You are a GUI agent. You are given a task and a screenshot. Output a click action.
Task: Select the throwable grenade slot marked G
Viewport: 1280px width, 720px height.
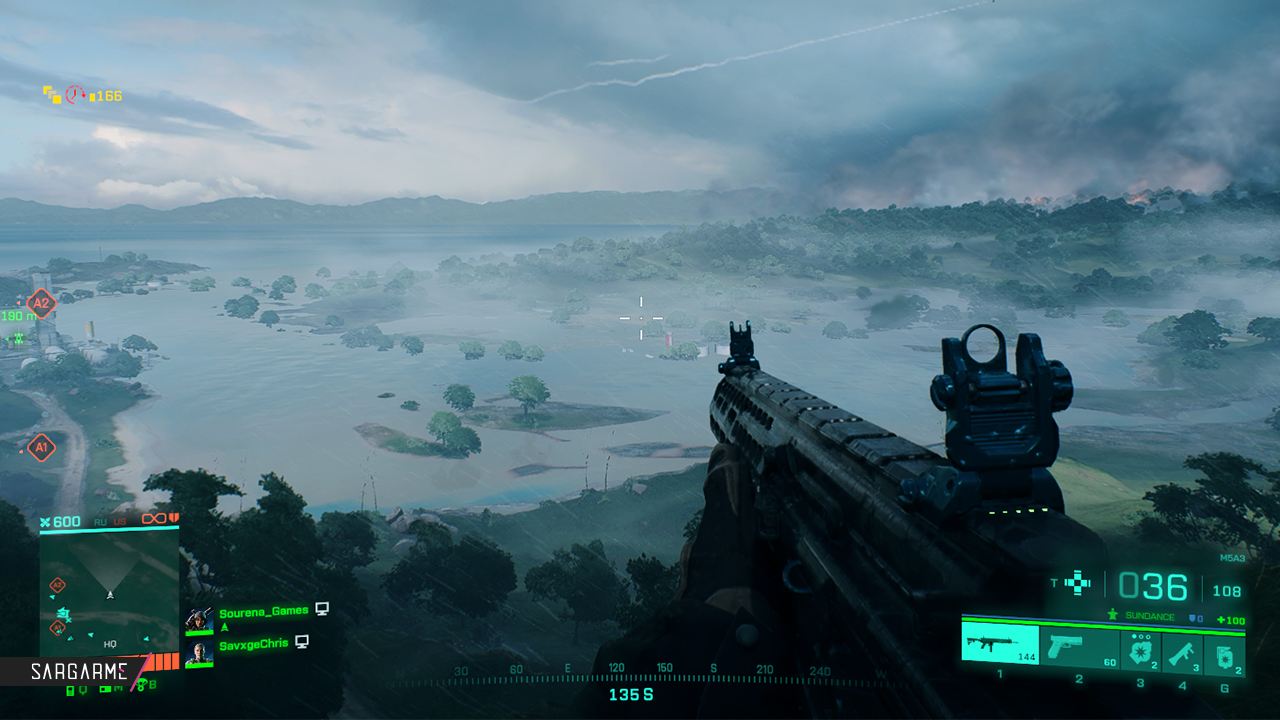pyautogui.click(x=1224, y=653)
